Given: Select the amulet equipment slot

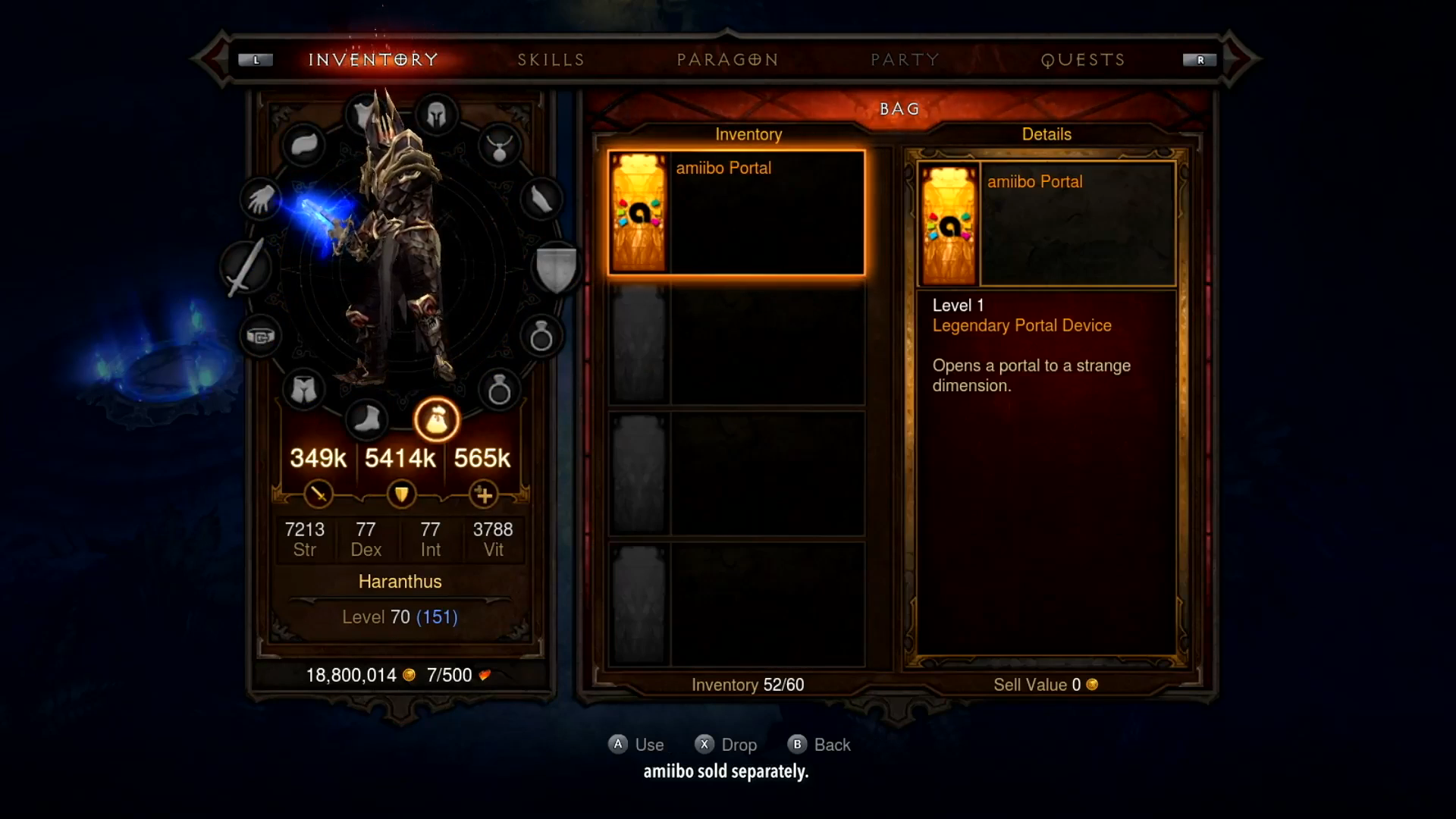Looking at the screenshot, I should coord(499,146).
